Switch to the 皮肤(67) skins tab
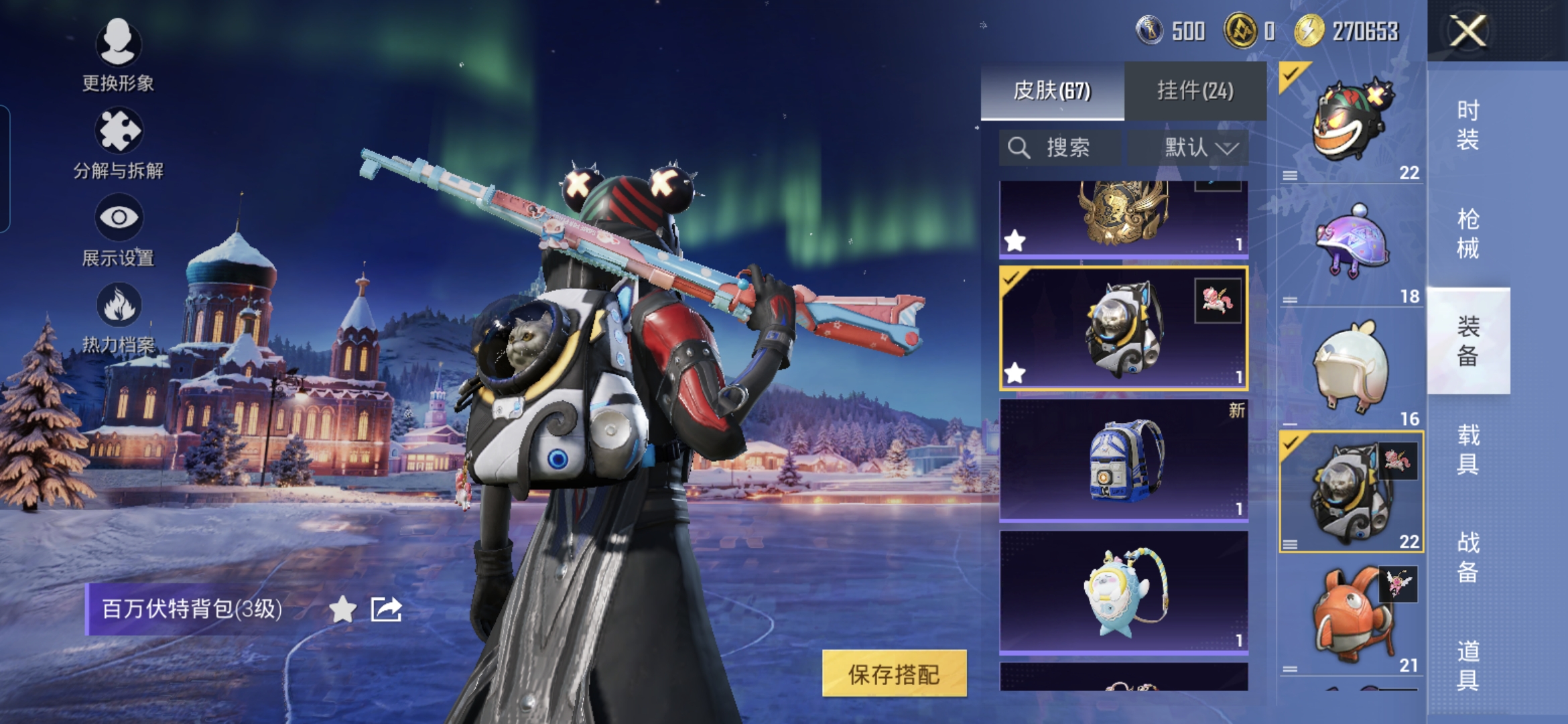 1052,90
